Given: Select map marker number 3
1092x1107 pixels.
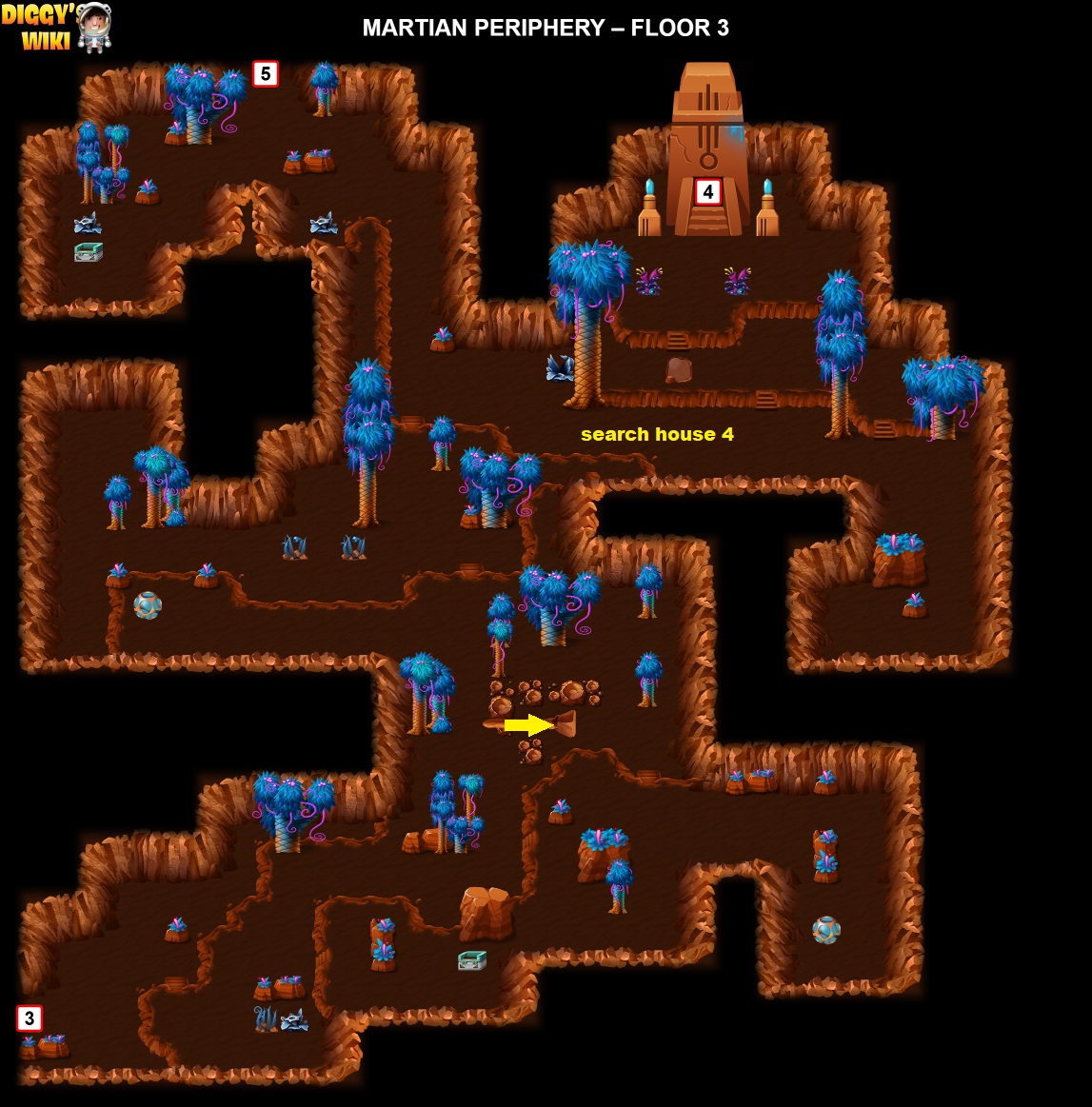Looking at the screenshot, I should point(30,1018).
